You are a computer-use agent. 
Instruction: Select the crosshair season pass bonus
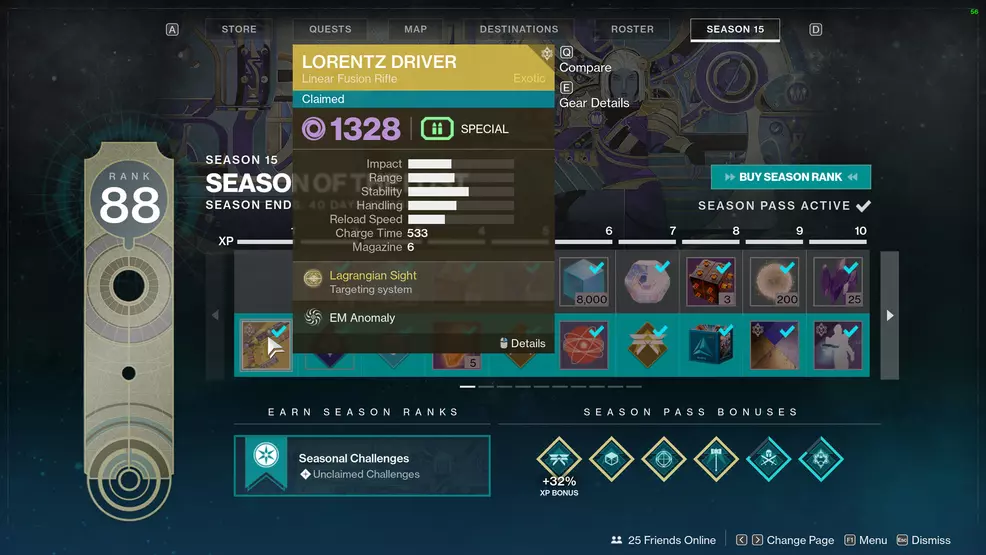pyautogui.click(x=663, y=460)
